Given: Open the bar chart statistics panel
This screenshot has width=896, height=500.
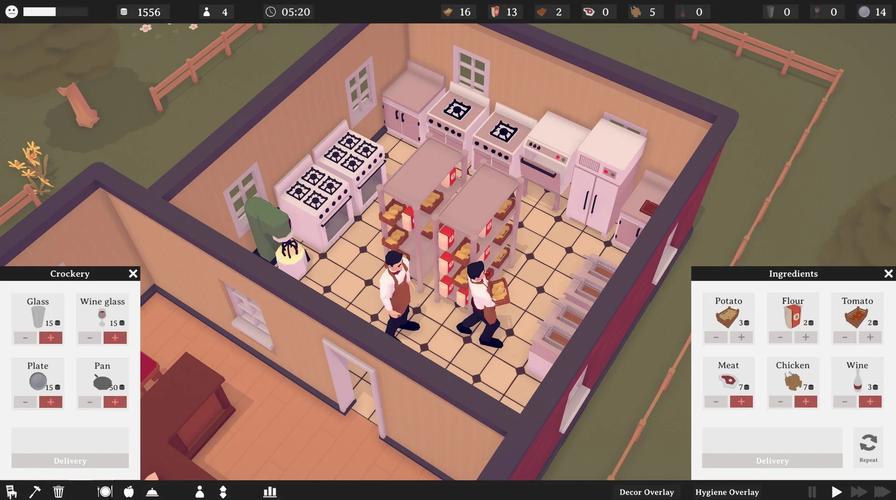Looking at the screenshot, I should click(x=269, y=492).
